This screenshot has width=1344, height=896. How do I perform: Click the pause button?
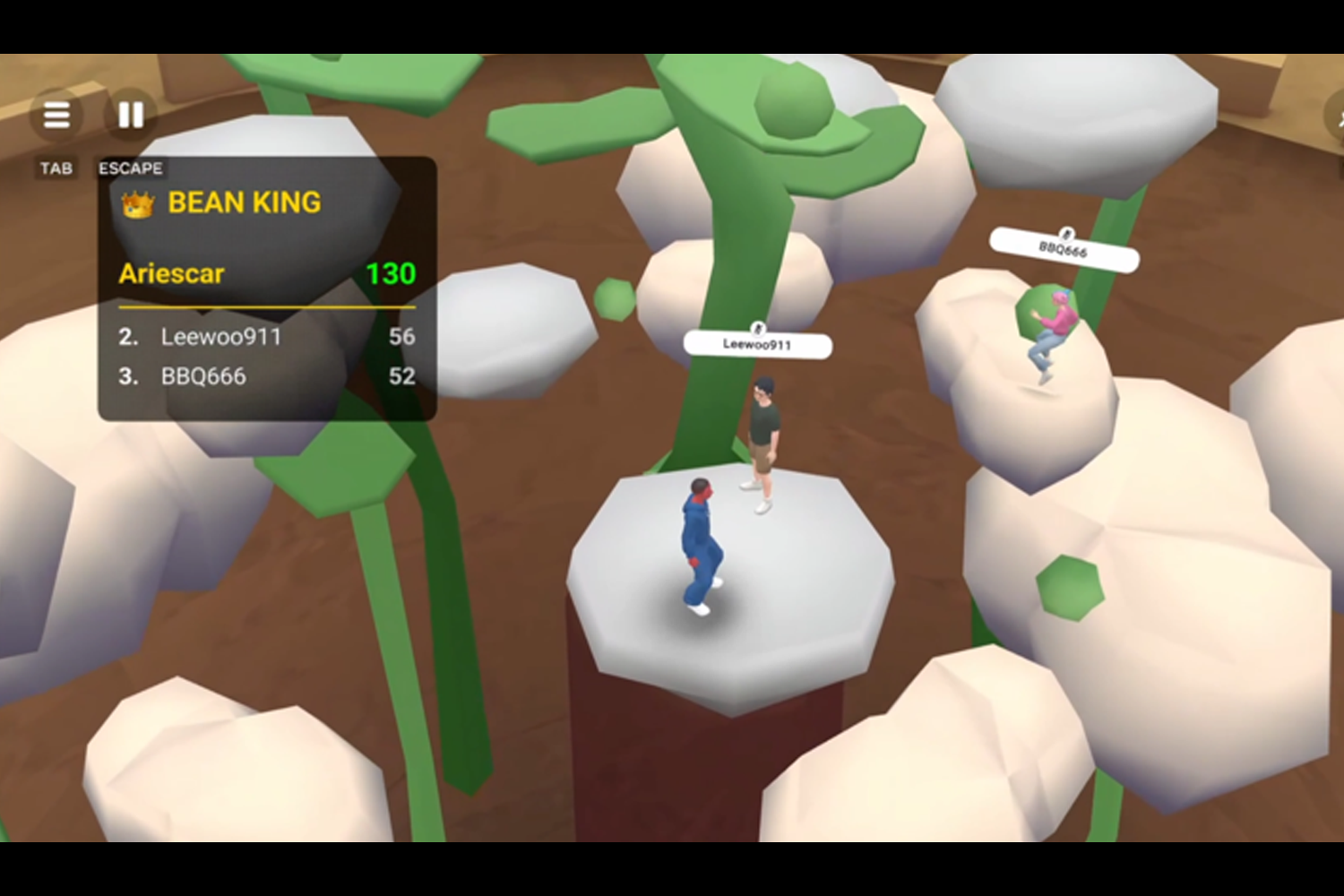(131, 115)
